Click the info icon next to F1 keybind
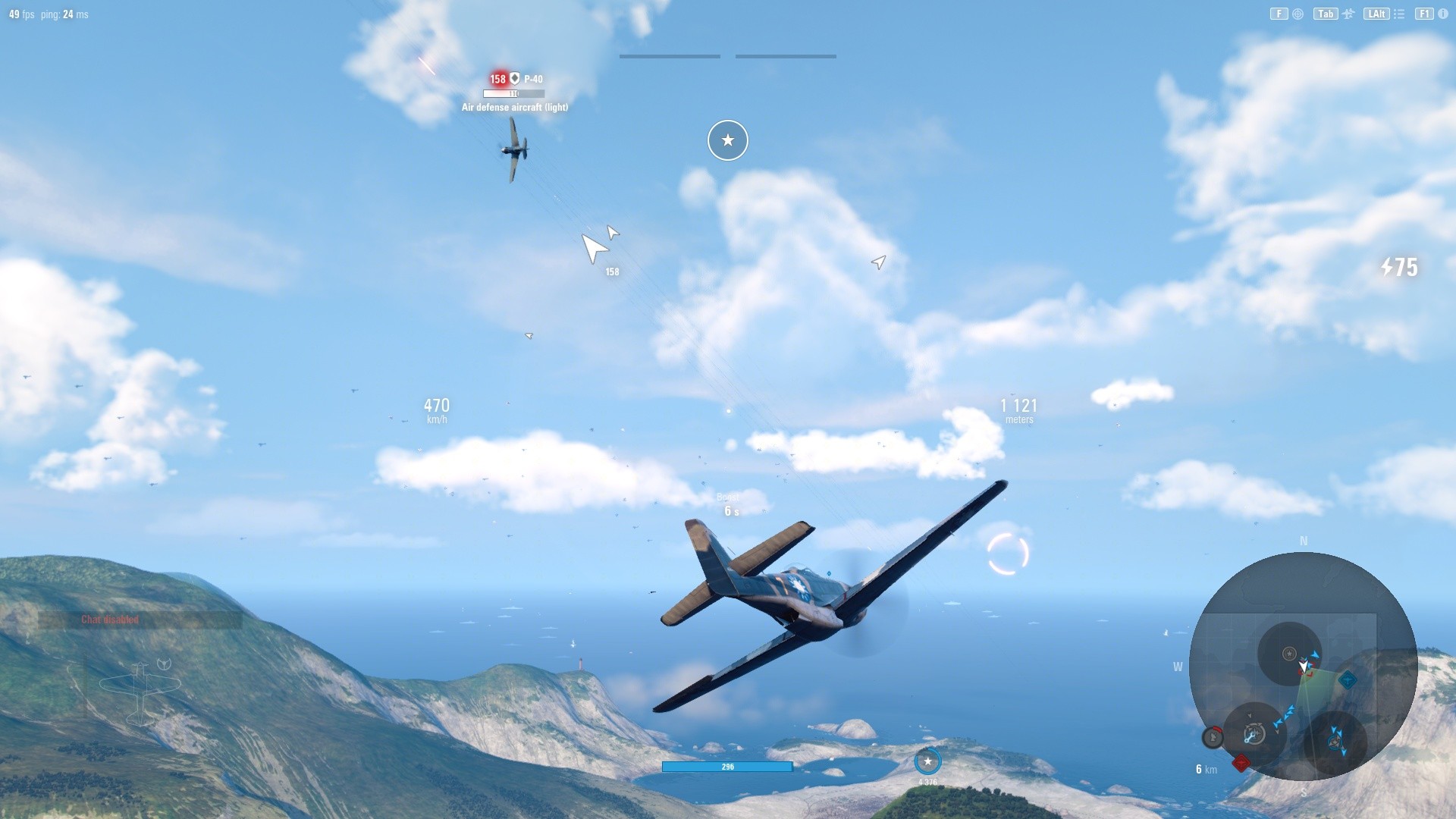 [x=1442, y=14]
